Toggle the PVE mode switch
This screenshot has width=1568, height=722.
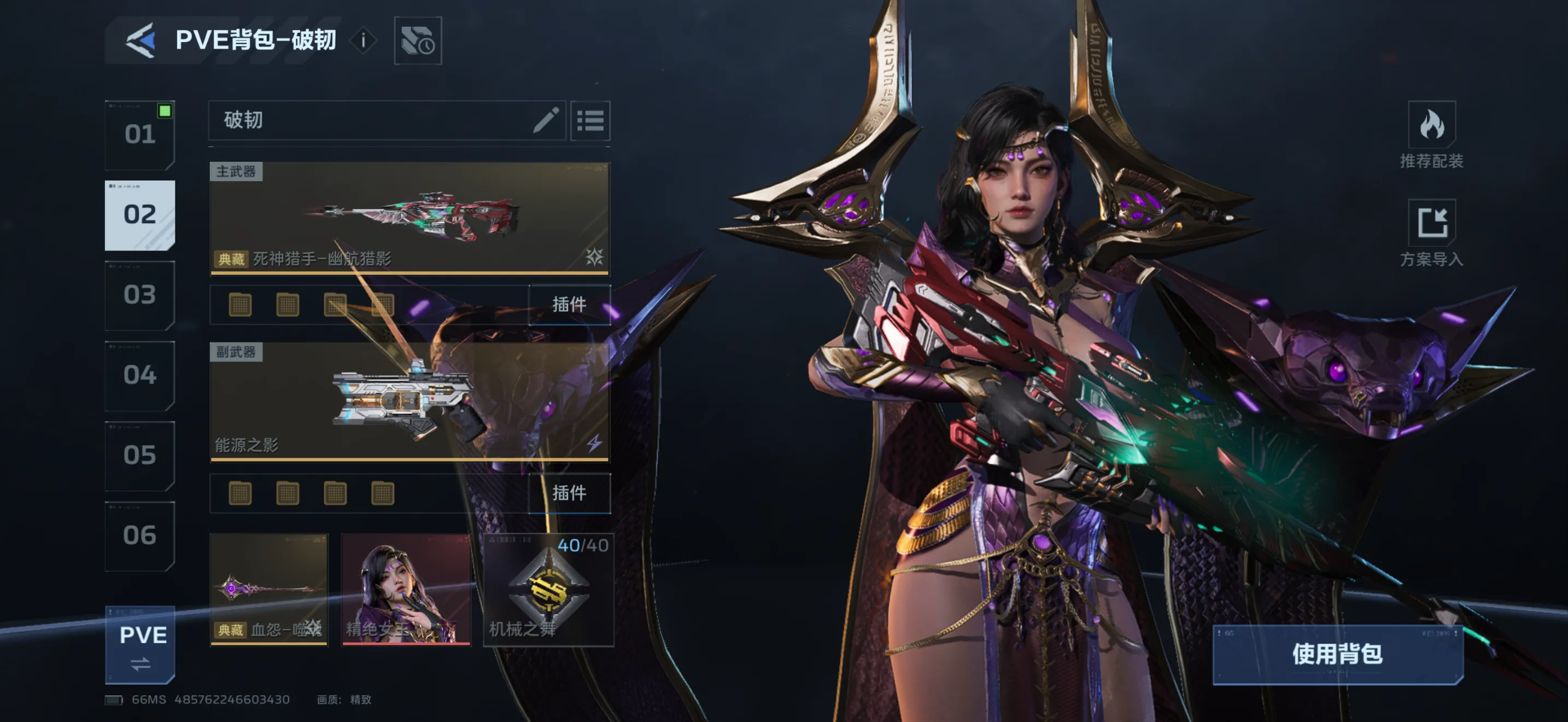click(141, 645)
